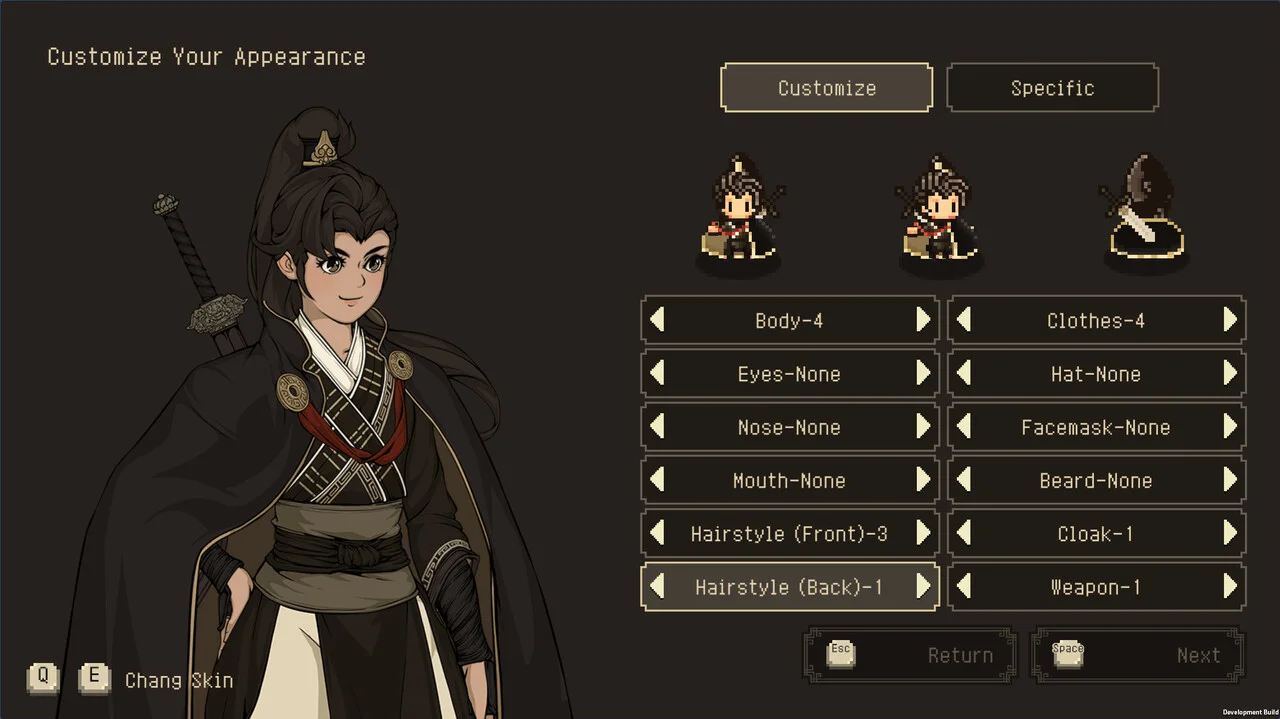Choose next Eyes option
The width and height of the screenshot is (1280, 719).
tap(923, 374)
